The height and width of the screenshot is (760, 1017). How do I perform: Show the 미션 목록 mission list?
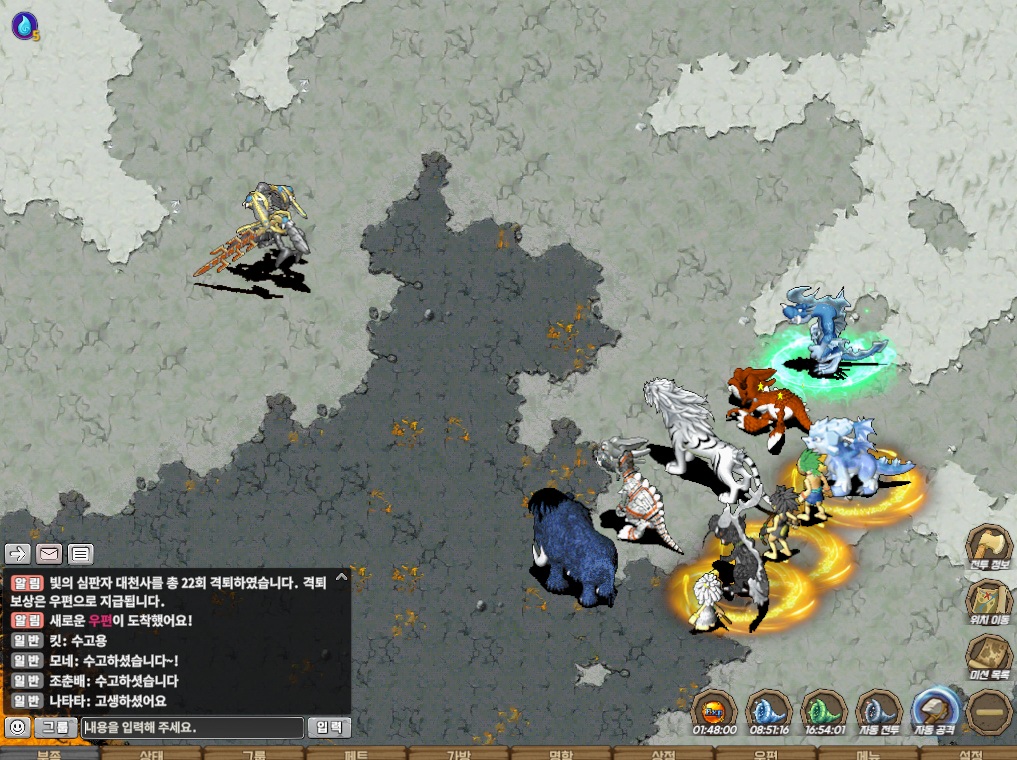(x=988, y=656)
